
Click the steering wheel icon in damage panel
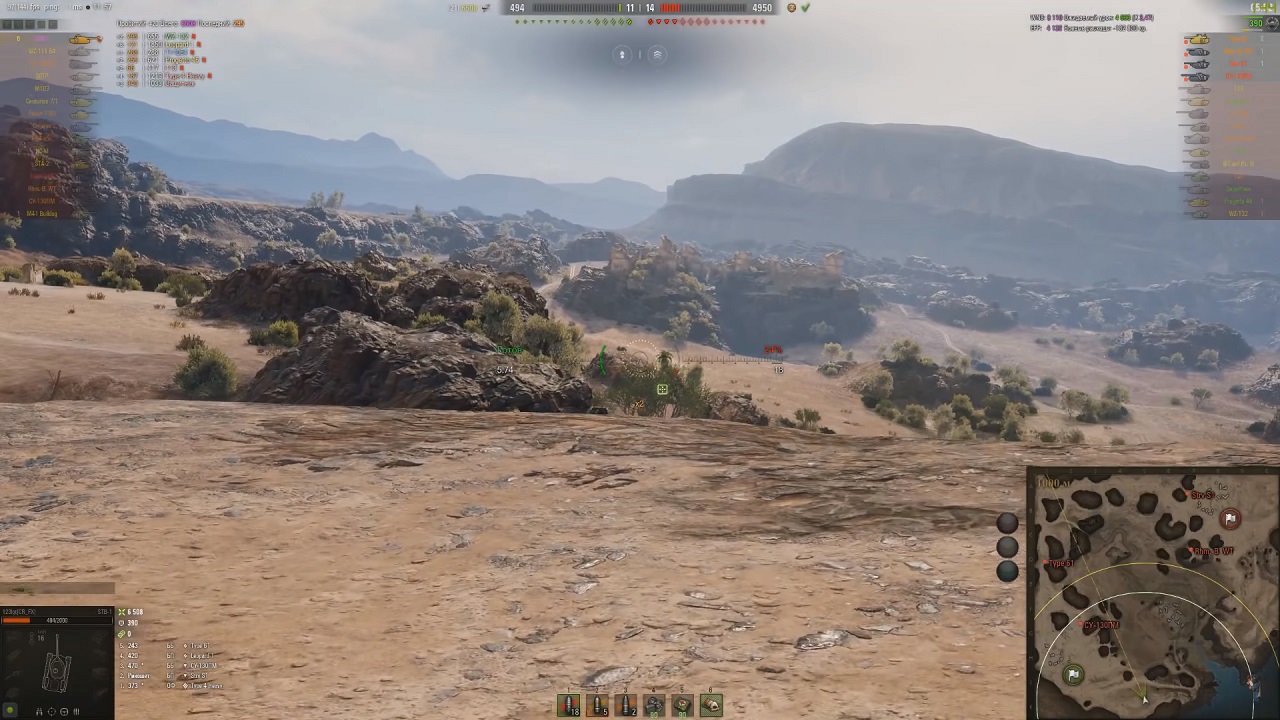pos(64,711)
